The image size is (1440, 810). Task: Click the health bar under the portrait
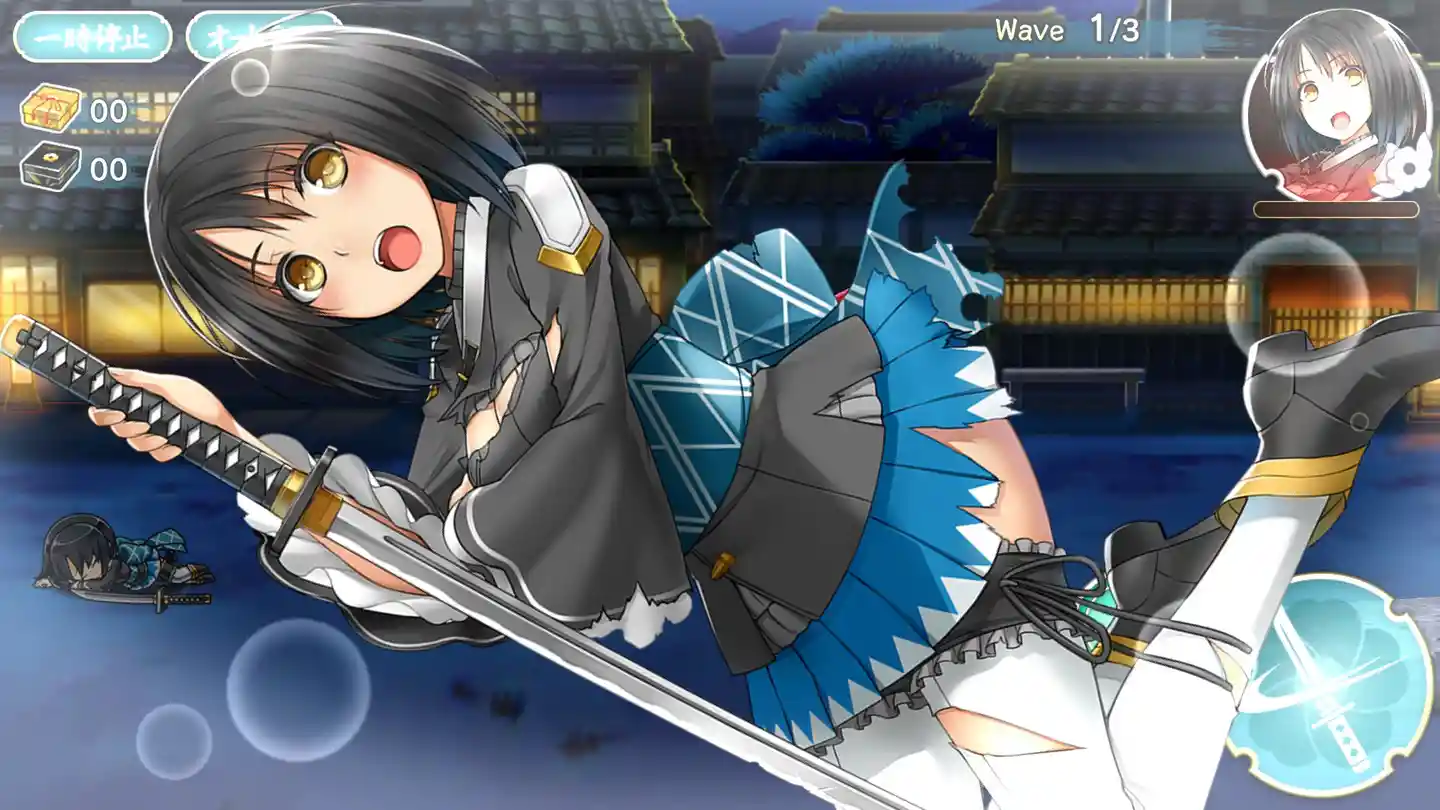click(x=1336, y=210)
